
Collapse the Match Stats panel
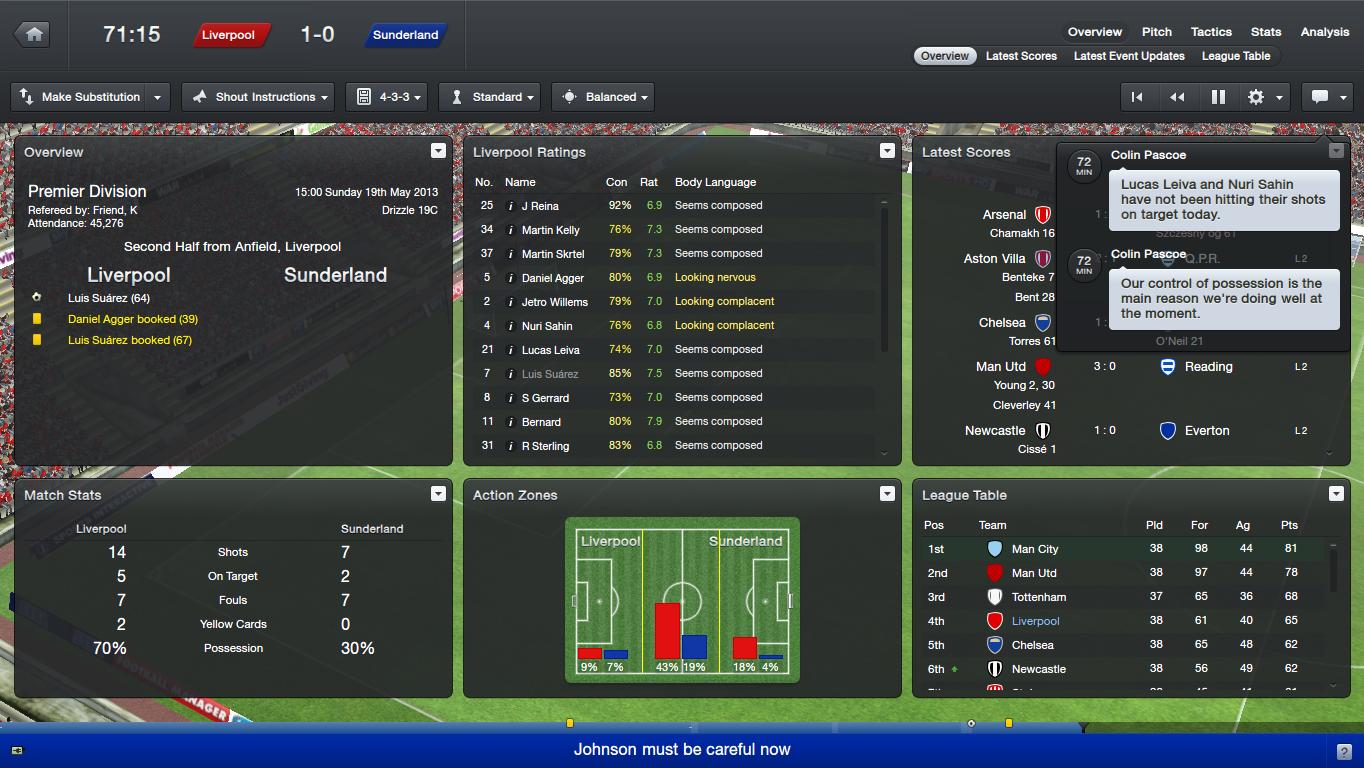point(438,493)
